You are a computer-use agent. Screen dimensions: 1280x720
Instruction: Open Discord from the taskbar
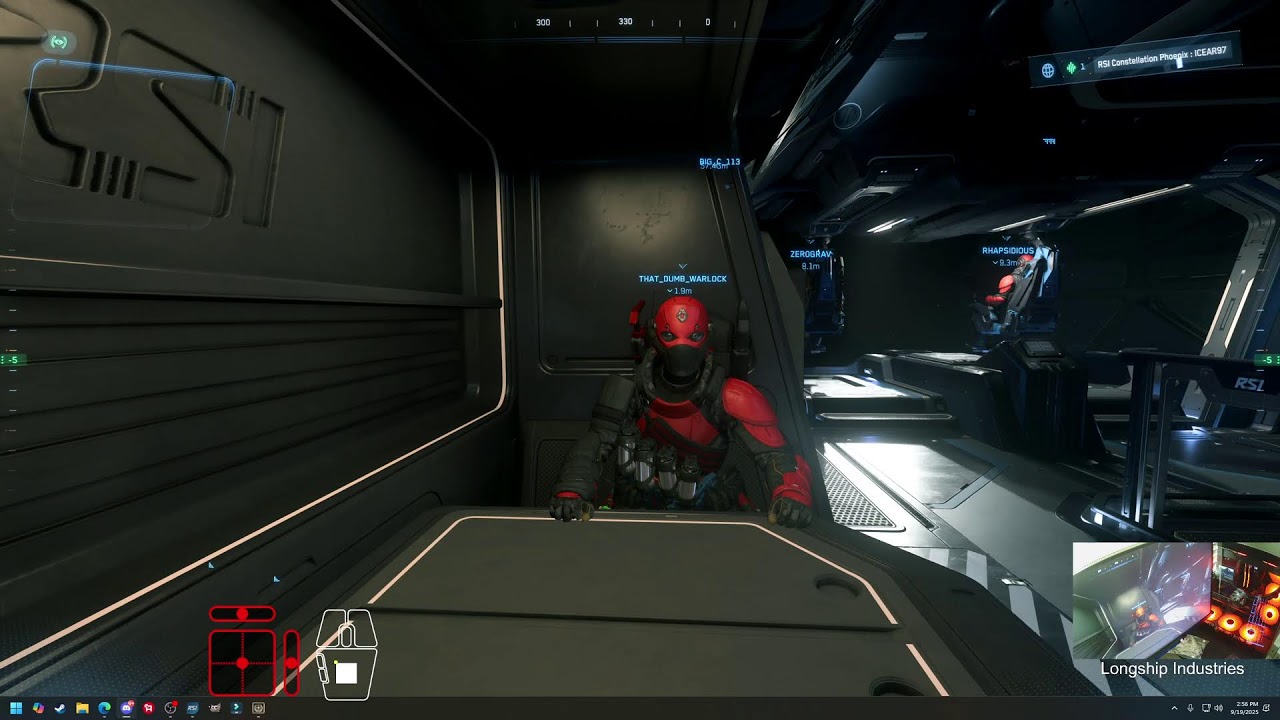click(x=127, y=708)
